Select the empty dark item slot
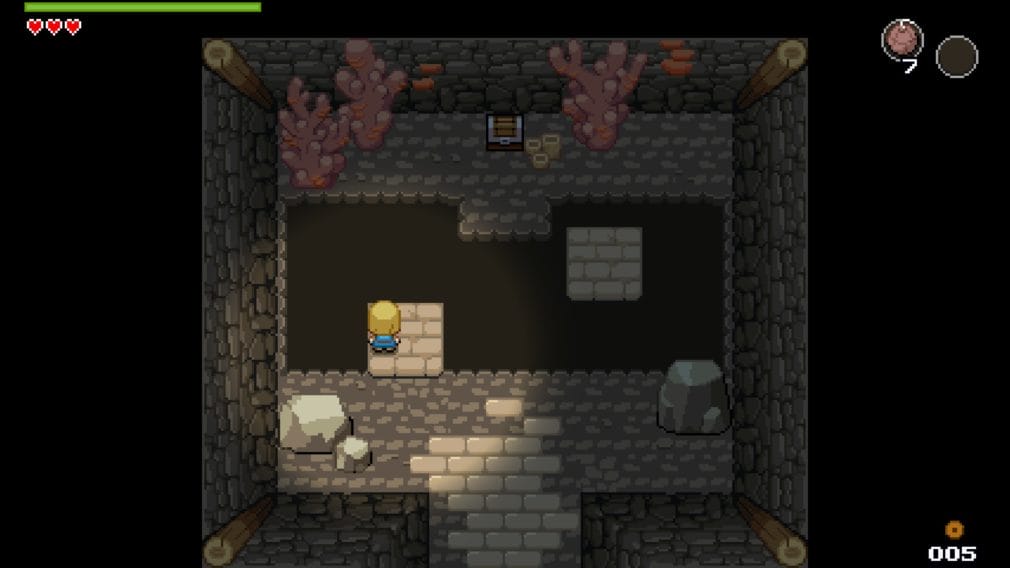 [956, 56]
